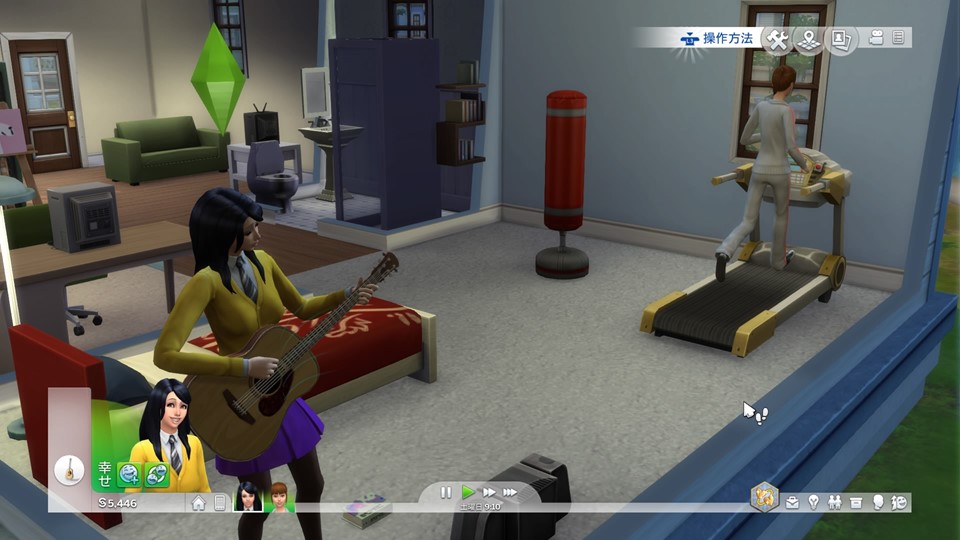Open the game options menu icon
The image size is (960, 540).
pyautogui.click(x=898, y=38)
